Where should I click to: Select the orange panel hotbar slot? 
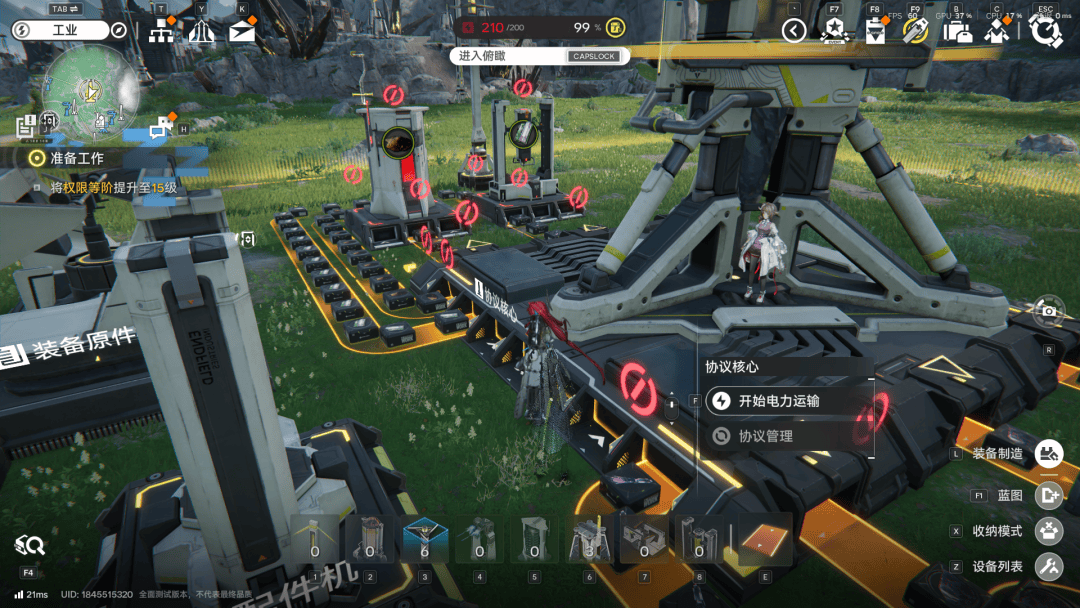765,541
